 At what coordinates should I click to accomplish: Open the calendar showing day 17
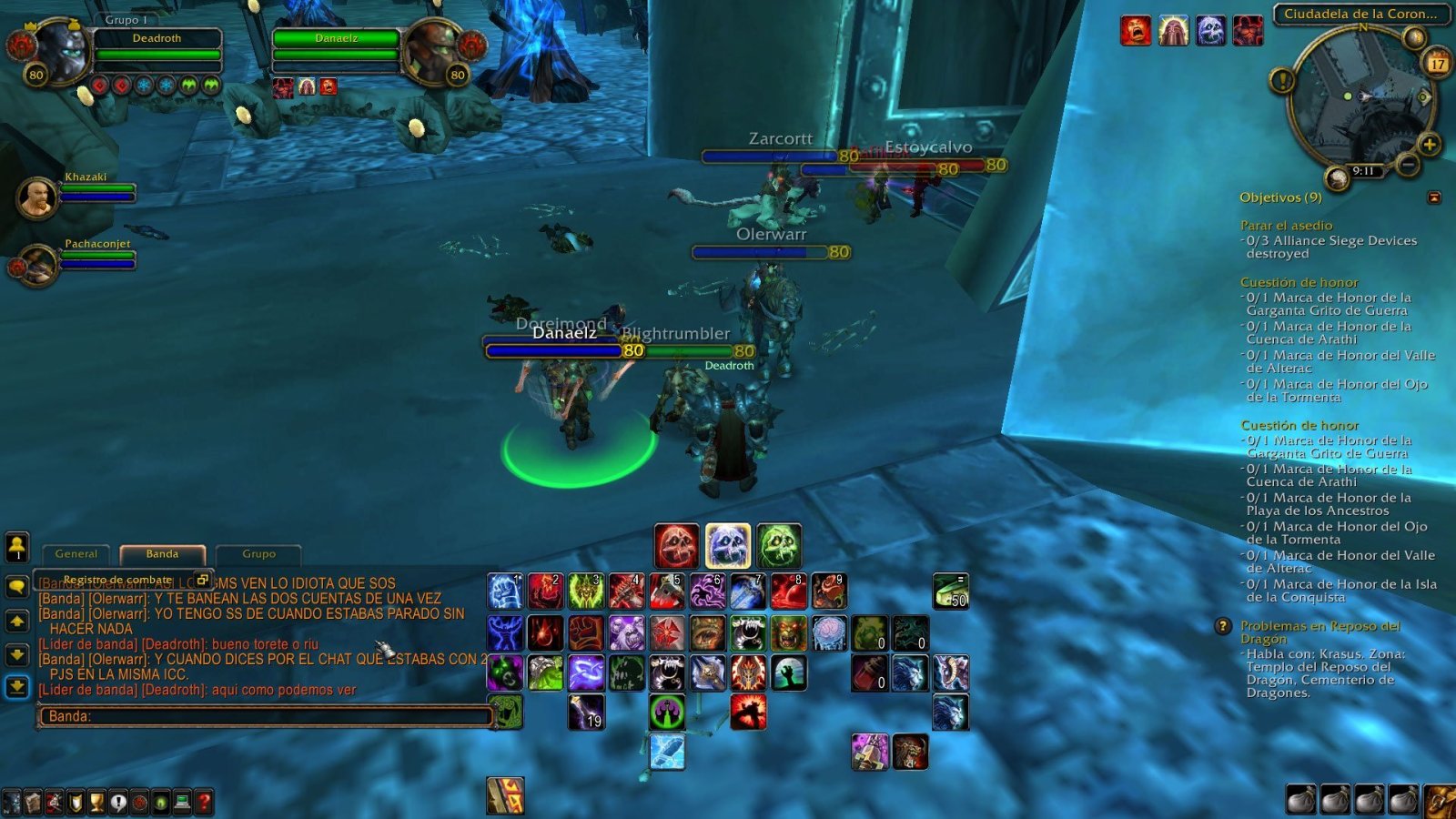tap(1438, 61)
